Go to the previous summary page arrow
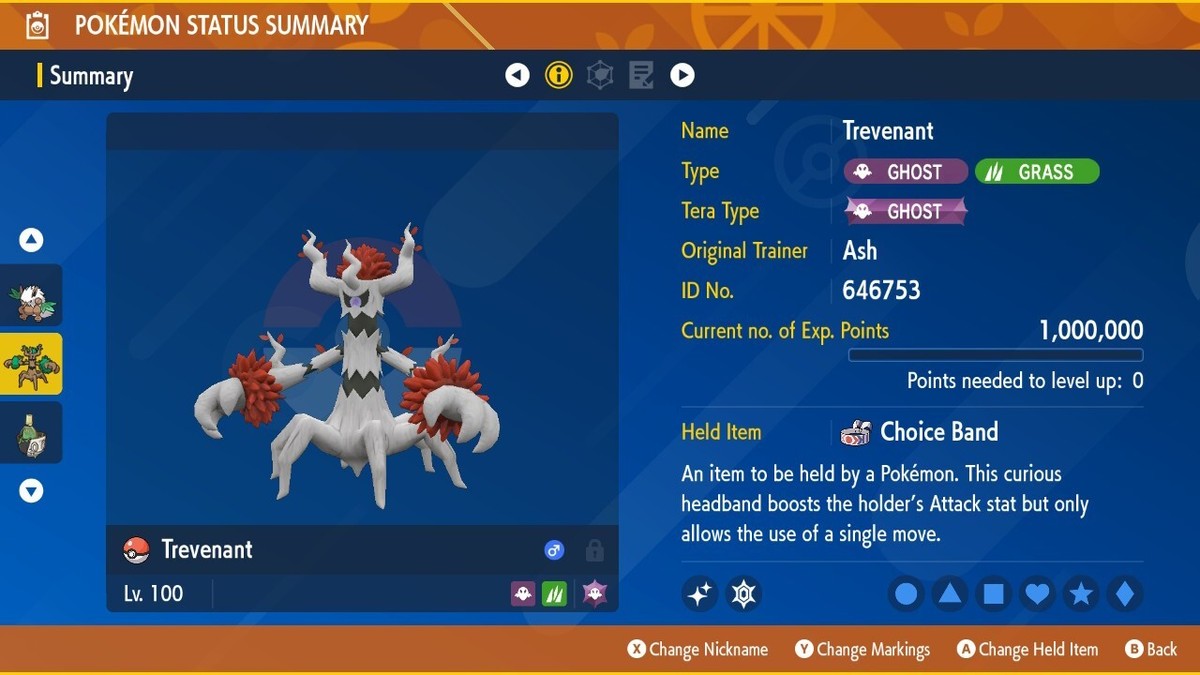The height and width of the screenshot is (675, 1200). pos(517,75)
